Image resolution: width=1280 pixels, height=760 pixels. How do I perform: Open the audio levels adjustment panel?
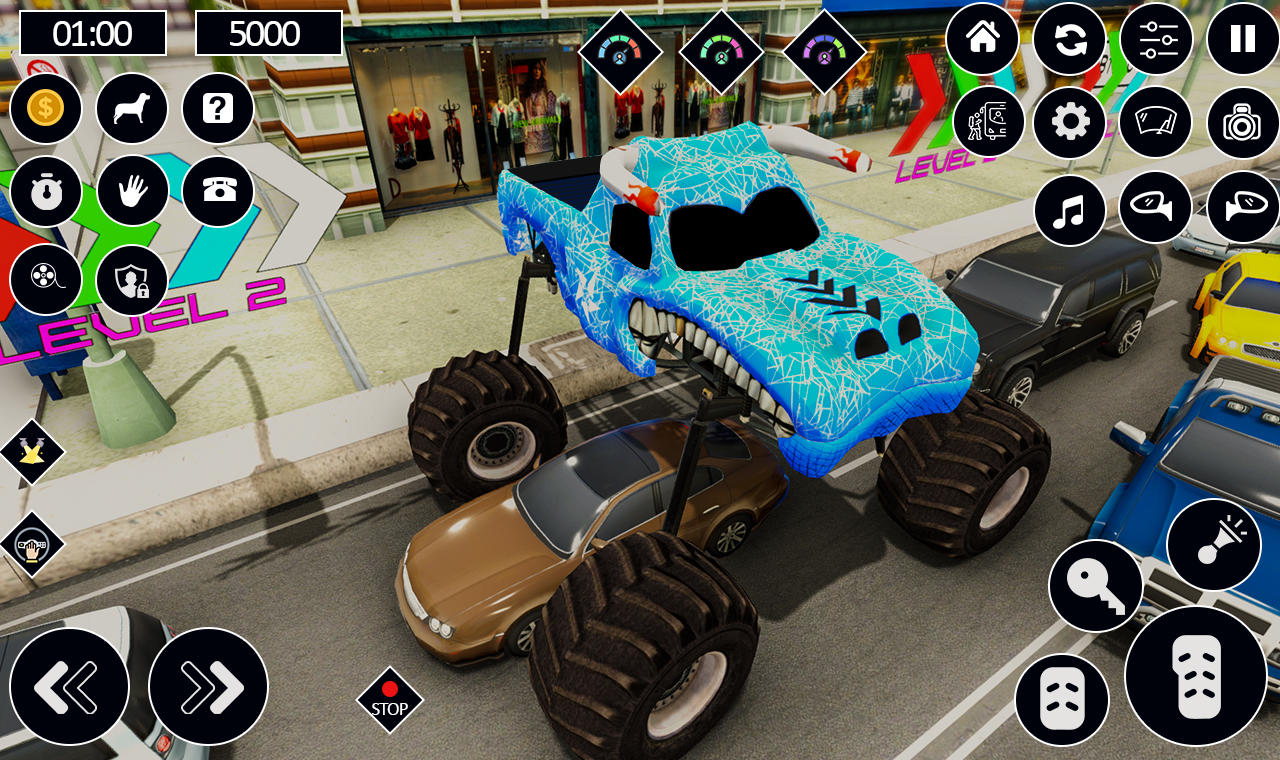pos(1157,40)
